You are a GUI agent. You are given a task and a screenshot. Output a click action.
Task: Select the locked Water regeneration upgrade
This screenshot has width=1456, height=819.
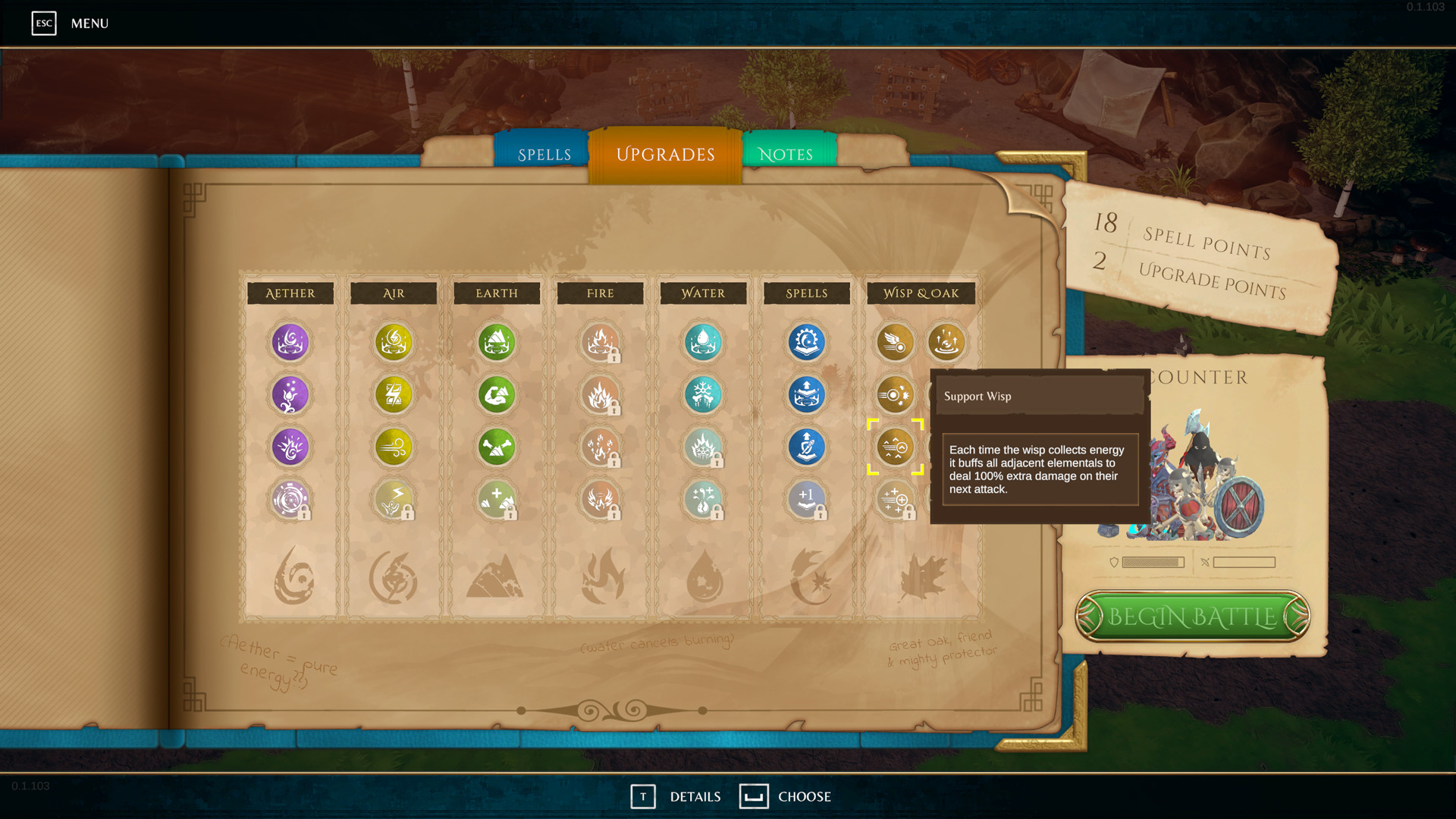(x=703, y=500)
